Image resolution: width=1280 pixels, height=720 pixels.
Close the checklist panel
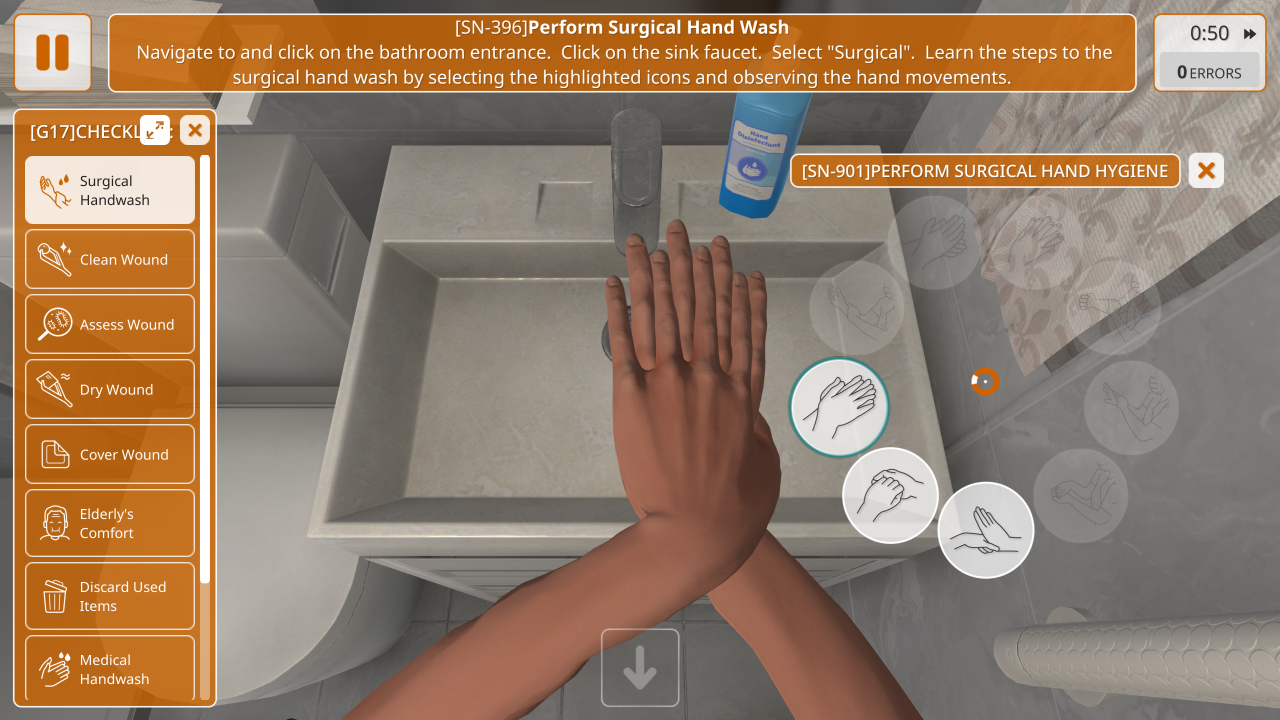coord(195,129)
